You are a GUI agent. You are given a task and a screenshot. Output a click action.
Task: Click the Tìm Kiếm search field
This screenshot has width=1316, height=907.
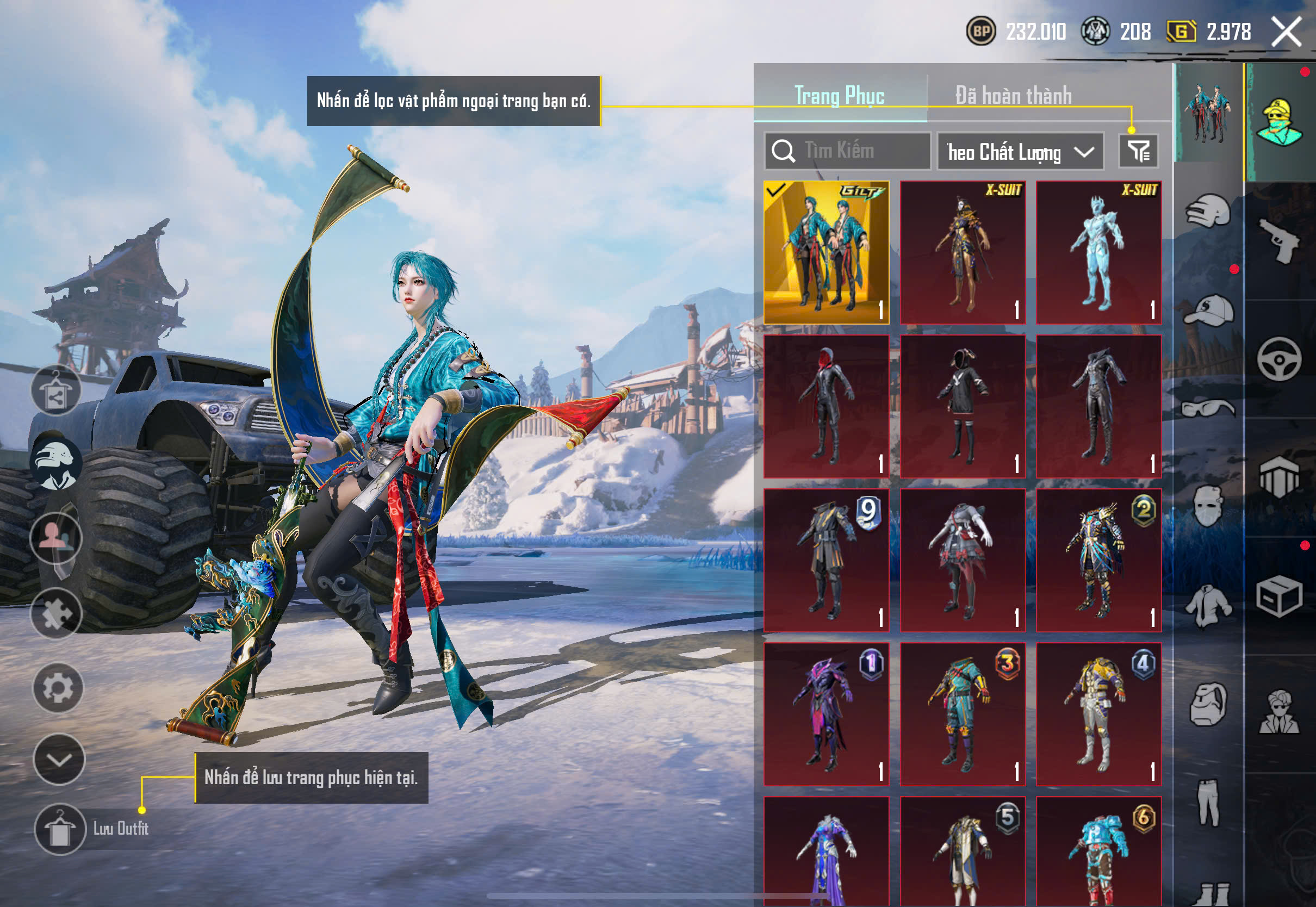847,151
